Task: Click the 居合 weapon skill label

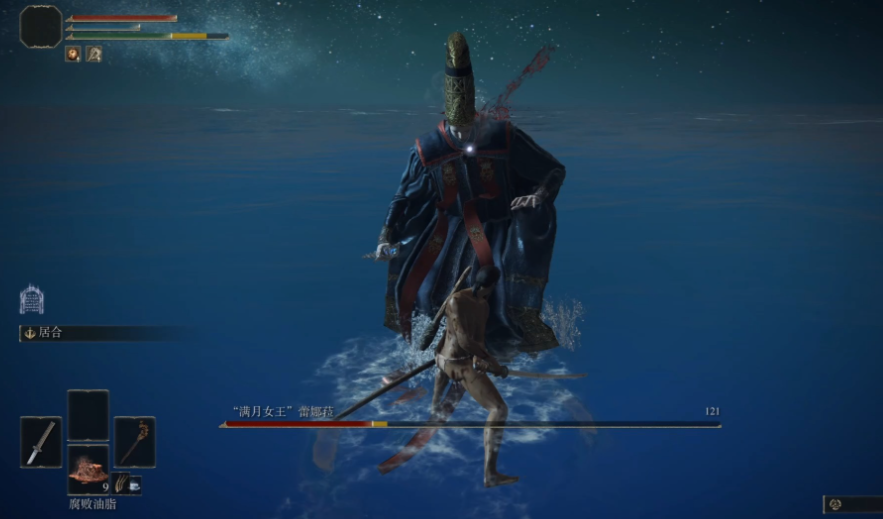Action: point(50,332)
